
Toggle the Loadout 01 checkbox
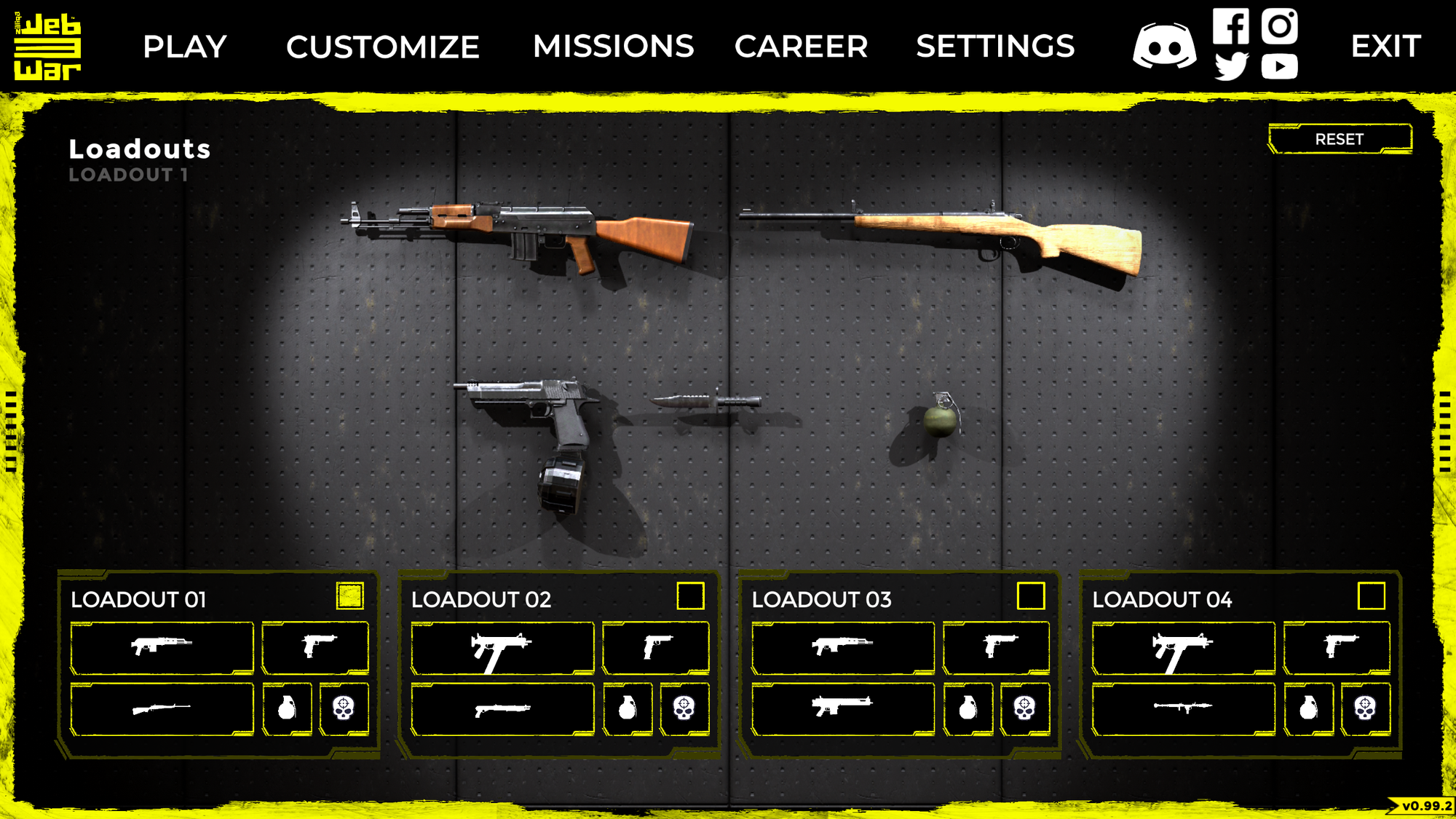[349, 596]
